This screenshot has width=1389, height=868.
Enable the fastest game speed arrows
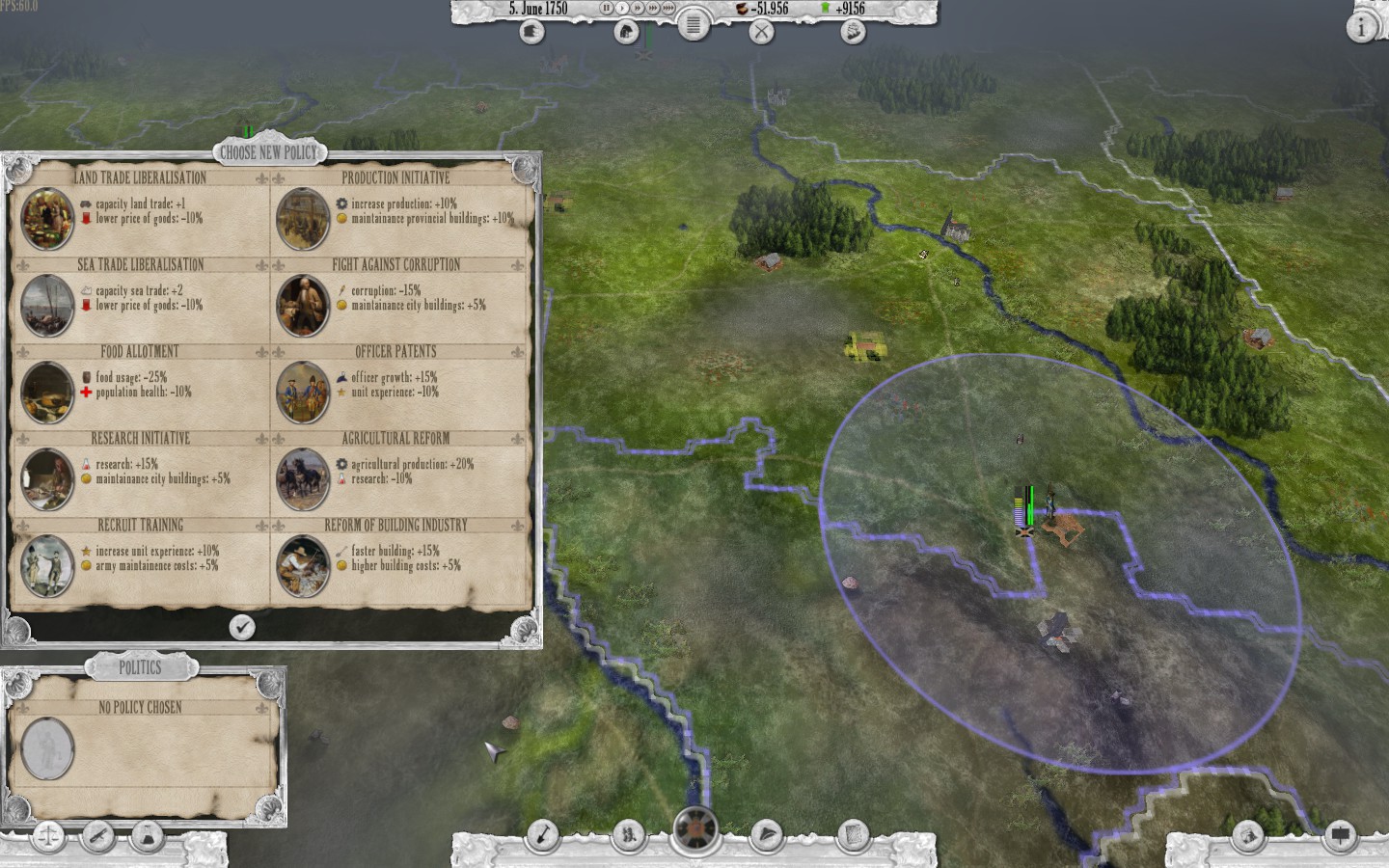[667, 9]
